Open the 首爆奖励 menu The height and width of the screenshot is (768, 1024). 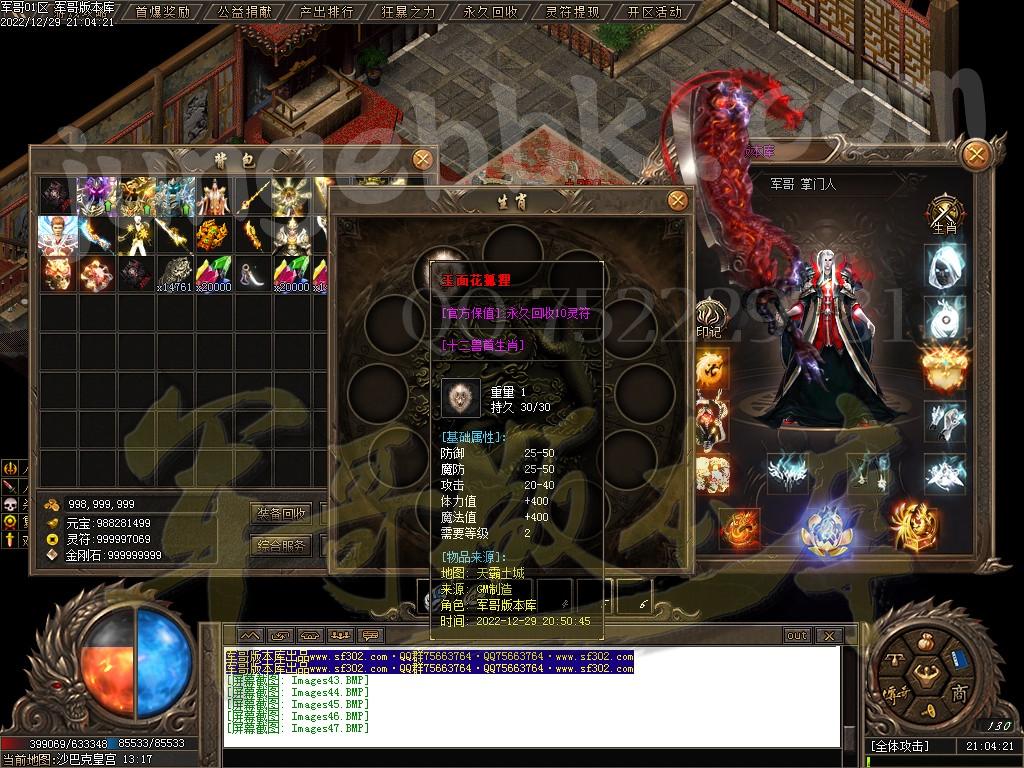coord(162,12)
